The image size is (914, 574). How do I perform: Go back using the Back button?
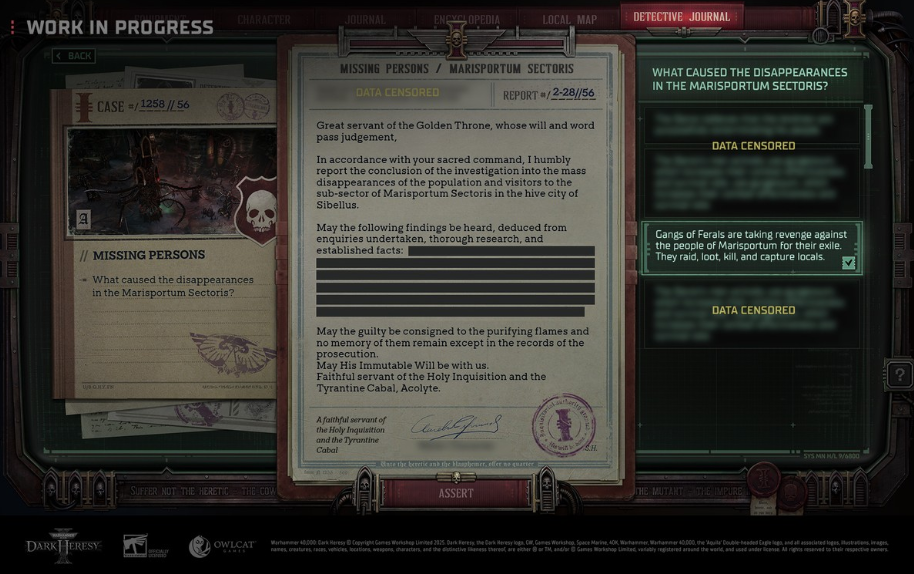tap(74, 56)
